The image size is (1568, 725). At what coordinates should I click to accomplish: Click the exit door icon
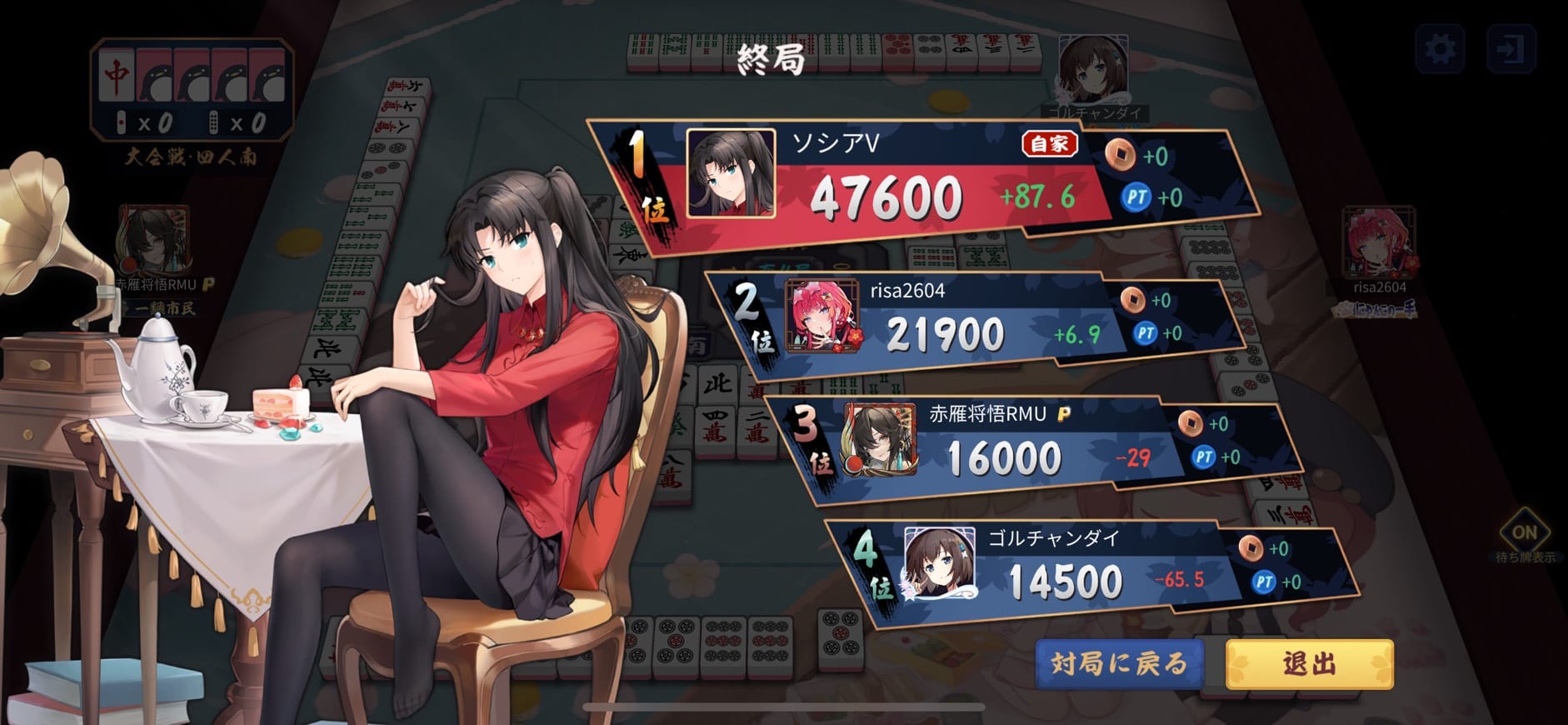1511,49
